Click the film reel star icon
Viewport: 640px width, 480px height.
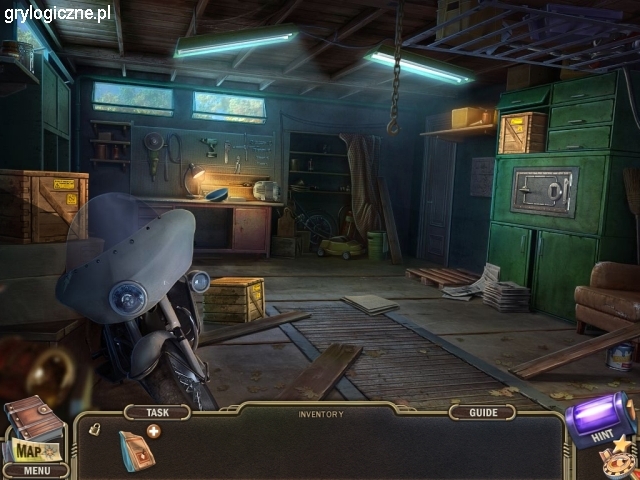[x=620, y=458]
